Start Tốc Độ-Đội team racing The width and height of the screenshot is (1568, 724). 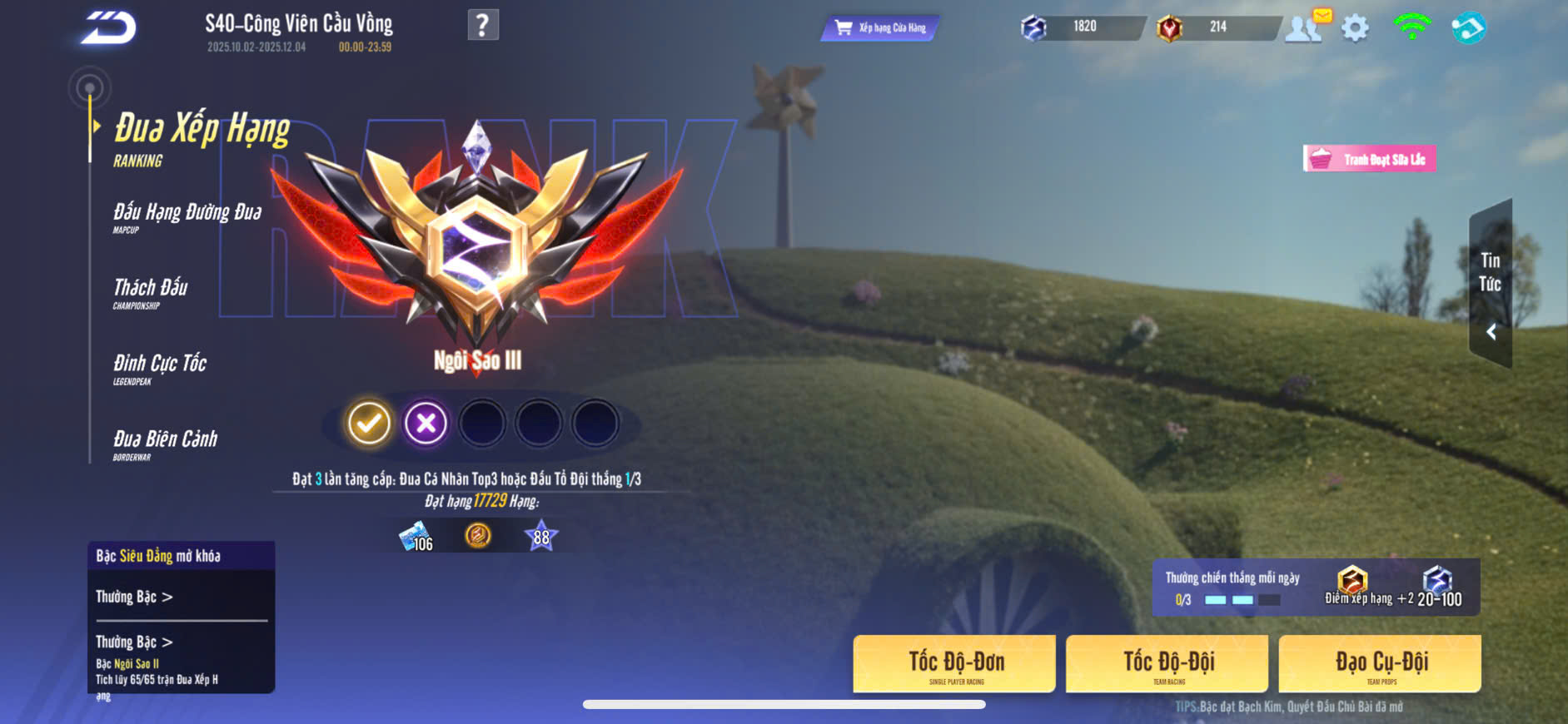1167,664
